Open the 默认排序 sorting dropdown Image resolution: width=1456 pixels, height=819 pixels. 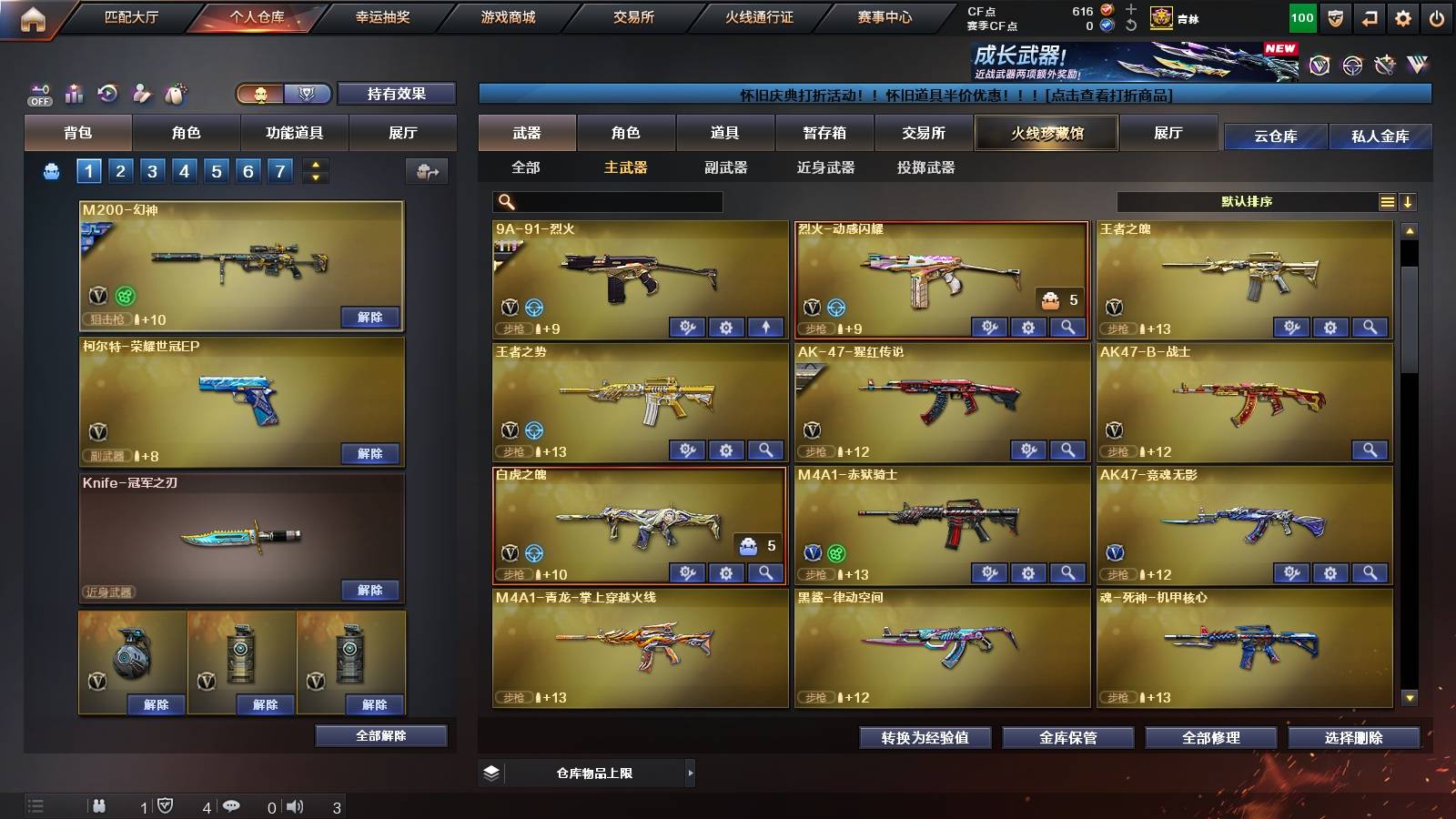point(1247,202)
